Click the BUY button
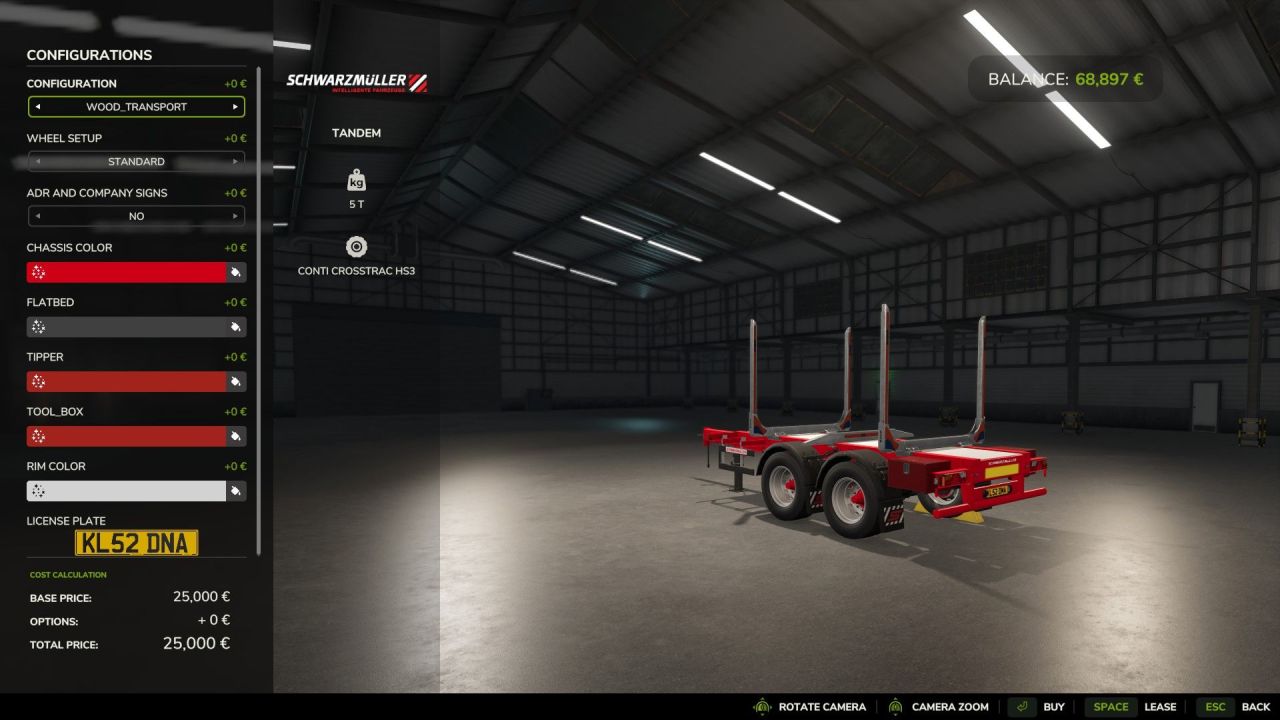The width and height of the screenshot is (1280, 720). (x=1054, y=706)
